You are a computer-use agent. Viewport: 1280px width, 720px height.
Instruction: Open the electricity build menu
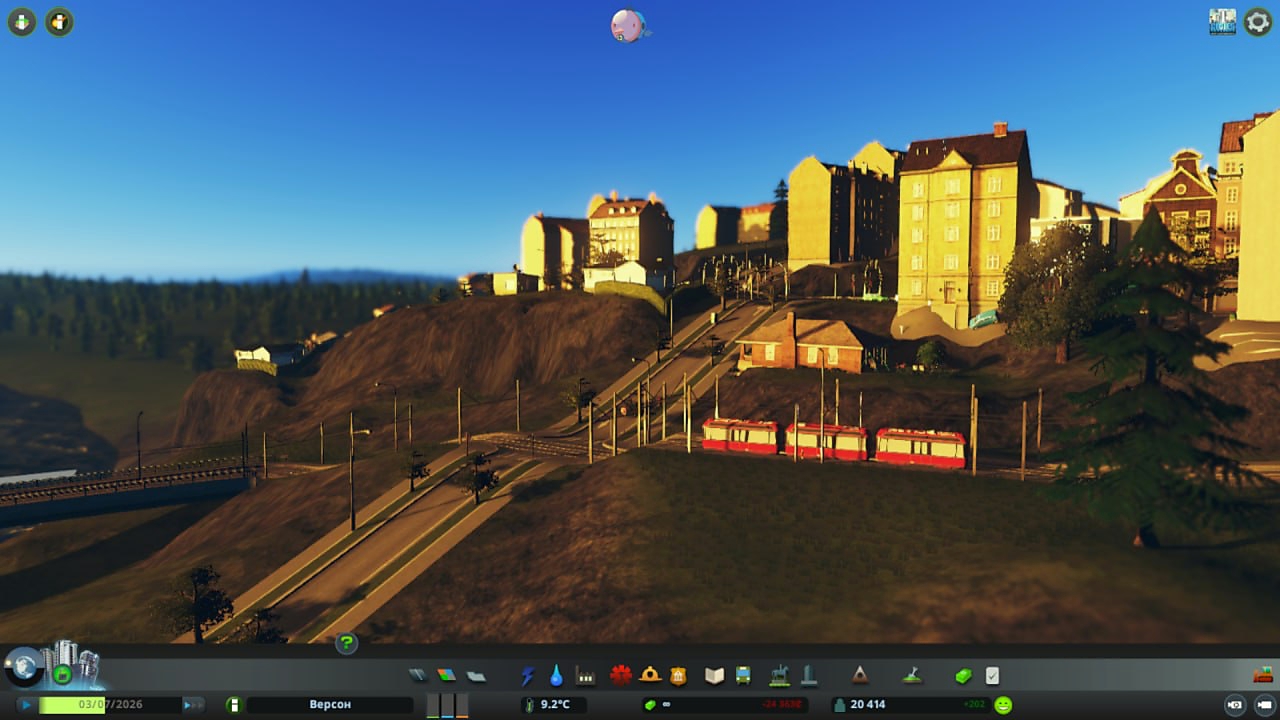tap(528, 676)
